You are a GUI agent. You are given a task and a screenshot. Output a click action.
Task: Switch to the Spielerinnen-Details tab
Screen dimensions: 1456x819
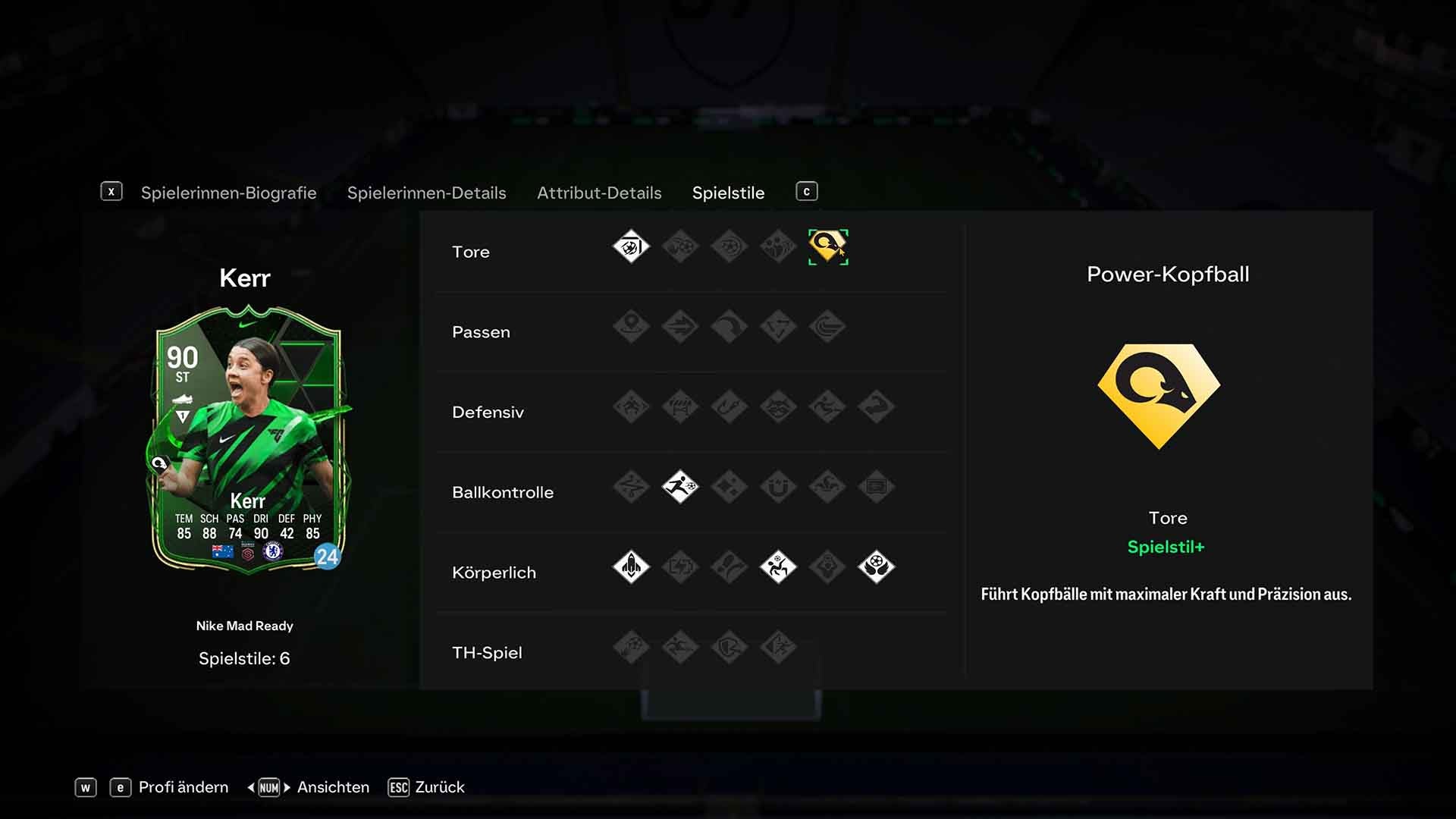[x=426, y=193]
